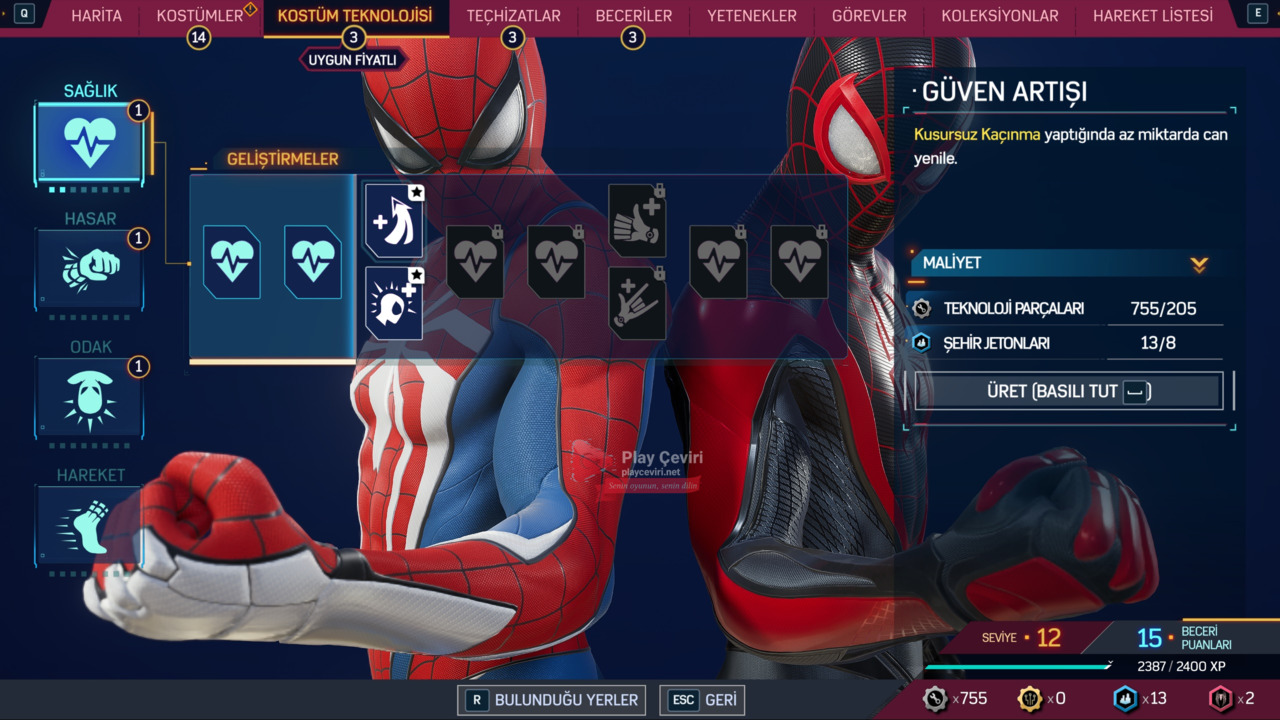The height and width of the screenshot is (720, 1280).
Task: Choose the Hasar fist category
Action: point(90,268)
